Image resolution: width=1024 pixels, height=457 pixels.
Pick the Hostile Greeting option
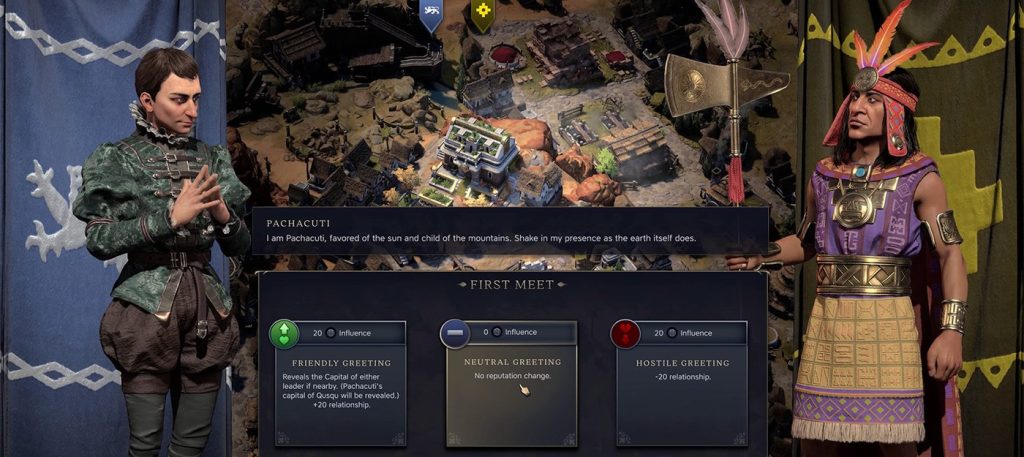tap(682, 383)
